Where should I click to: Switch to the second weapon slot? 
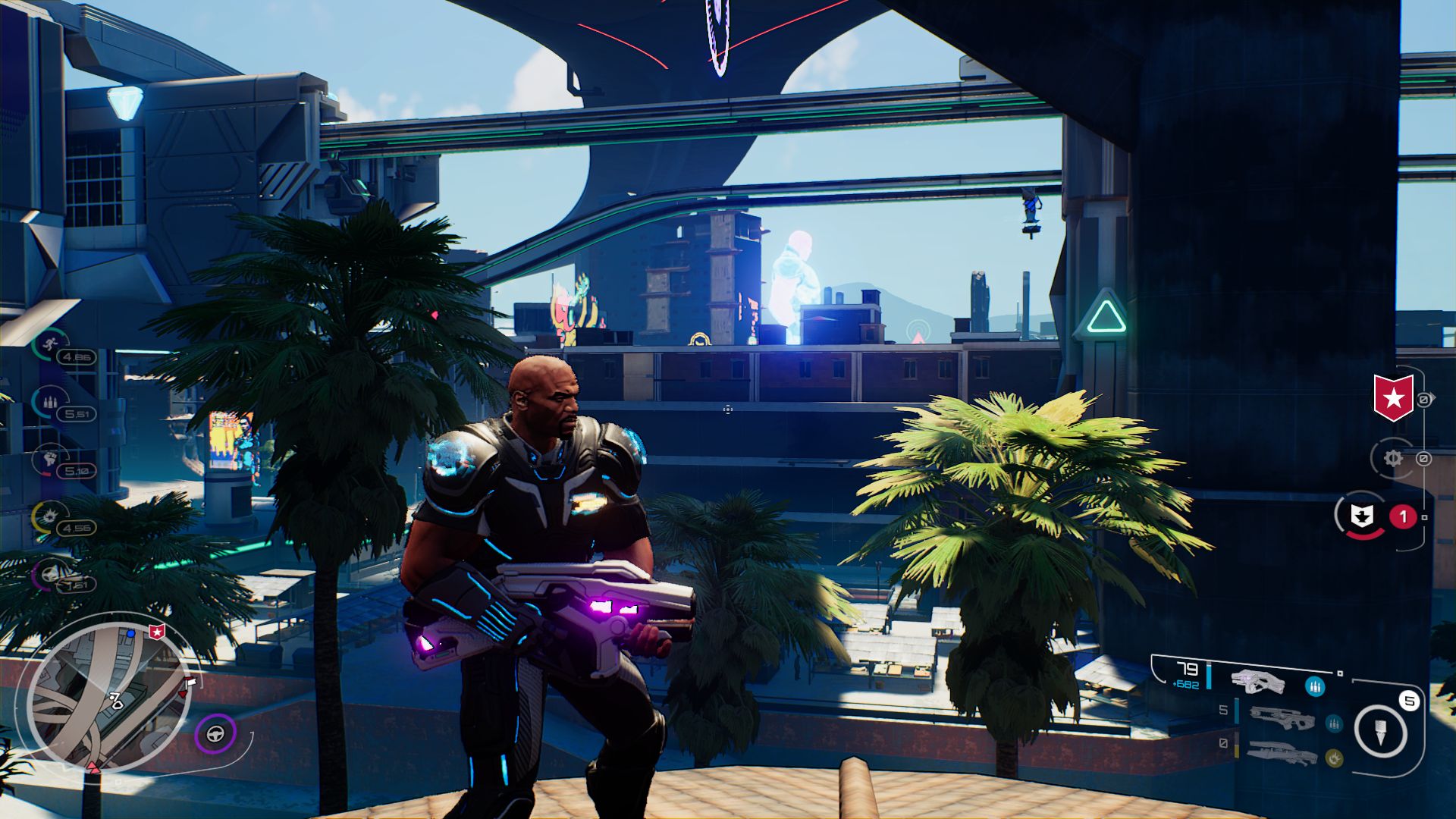[x=1282, y=717]
